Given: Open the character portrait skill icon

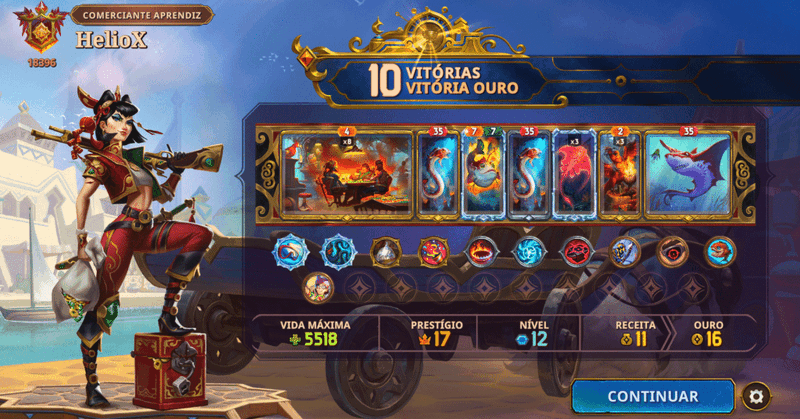Looking at the screenshot, I should (x=318, y=287).
